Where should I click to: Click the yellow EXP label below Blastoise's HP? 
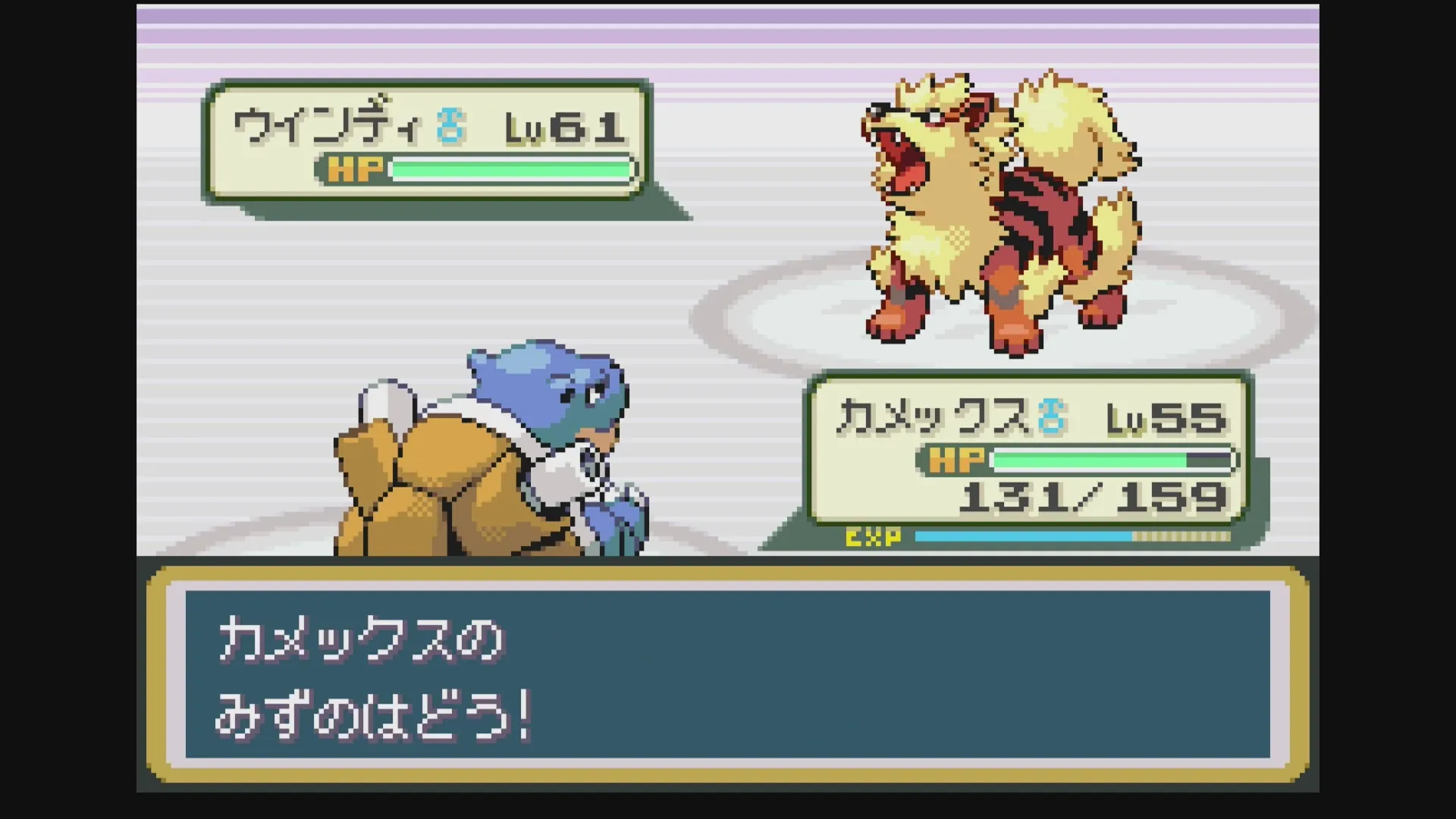[x=874, y=539]
